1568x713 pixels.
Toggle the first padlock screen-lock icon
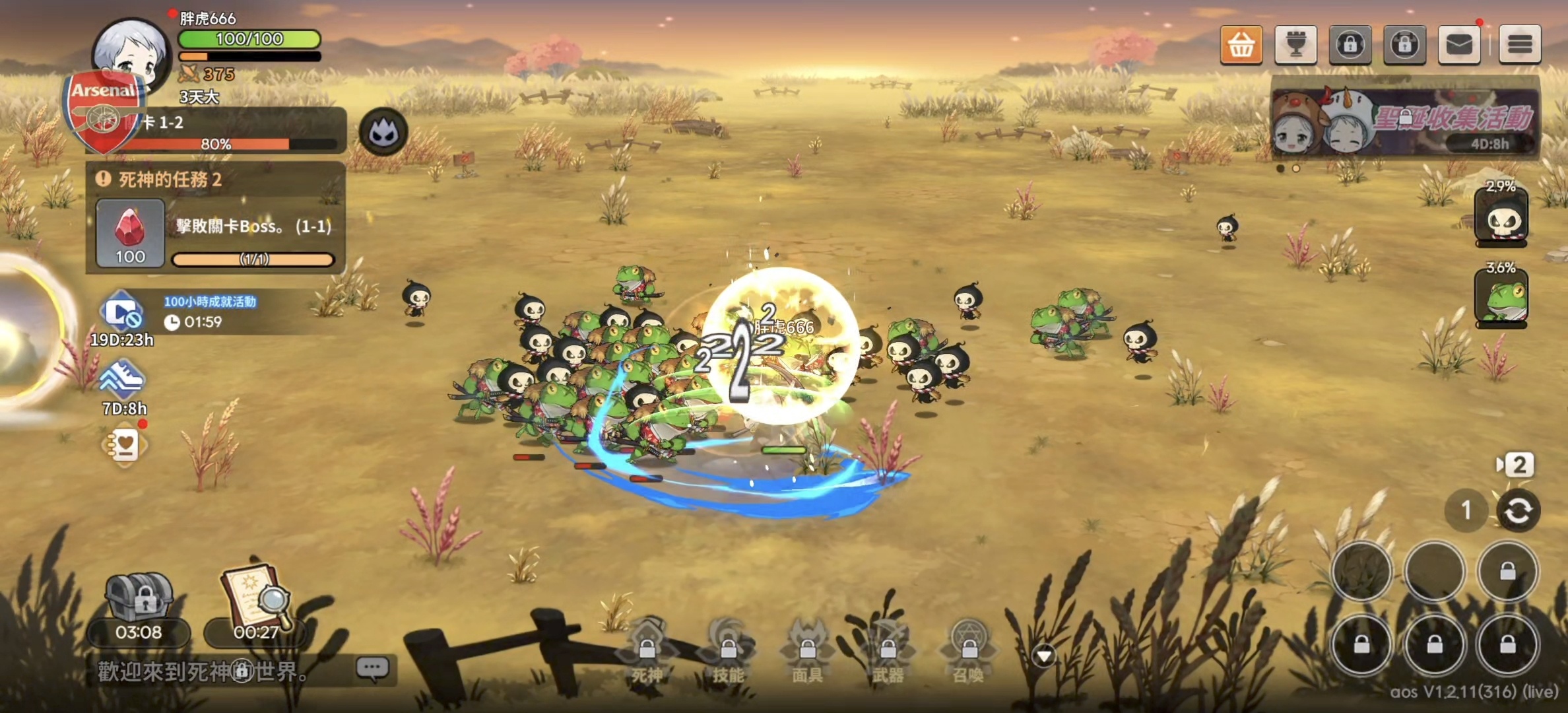click(x=1350, y=44)
